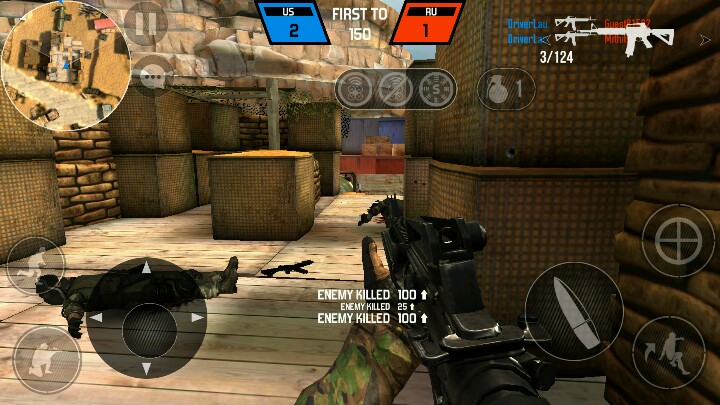
Task: Open the chat speech bubble
Action: [x=153, y=76]
